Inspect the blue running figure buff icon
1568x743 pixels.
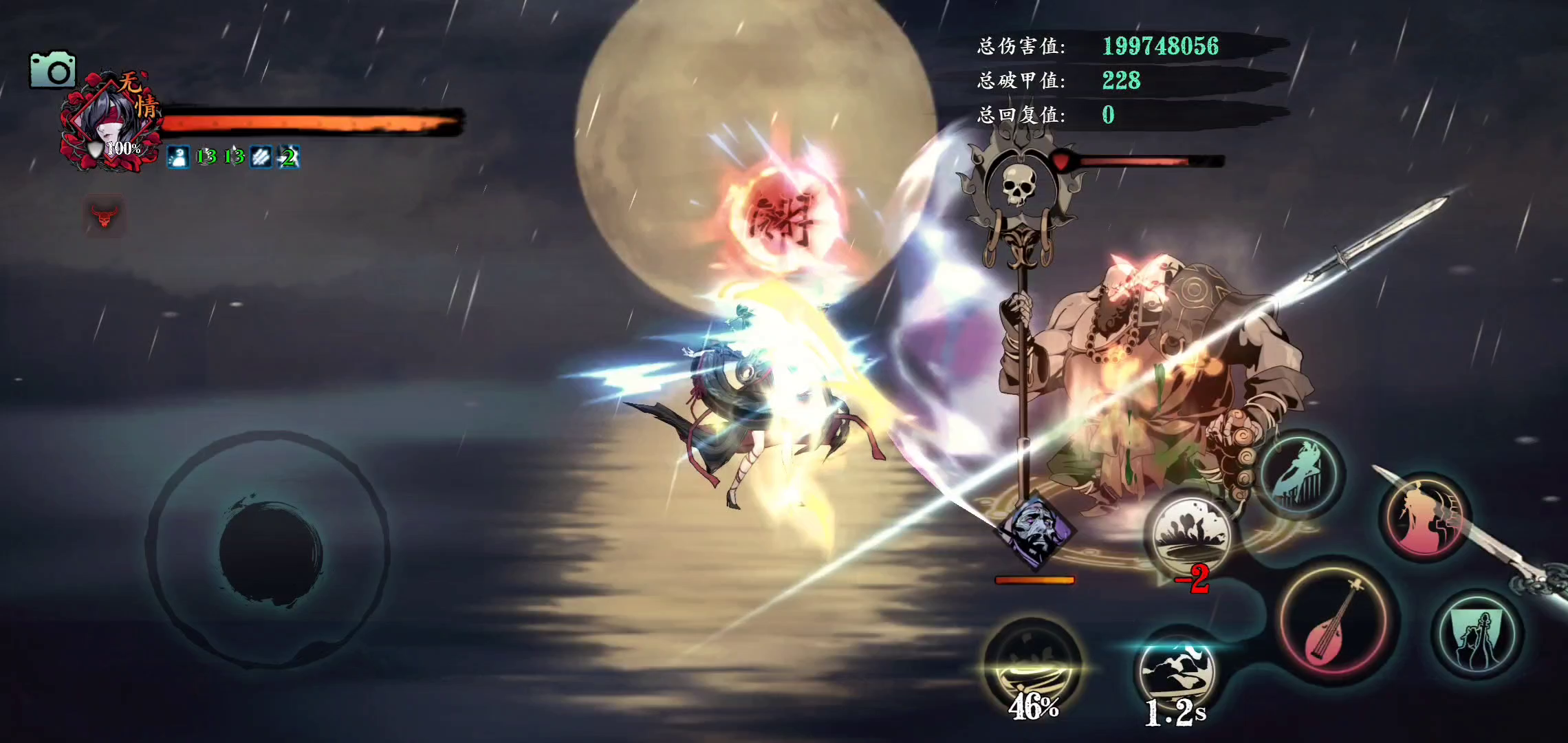tap(178, 157)
